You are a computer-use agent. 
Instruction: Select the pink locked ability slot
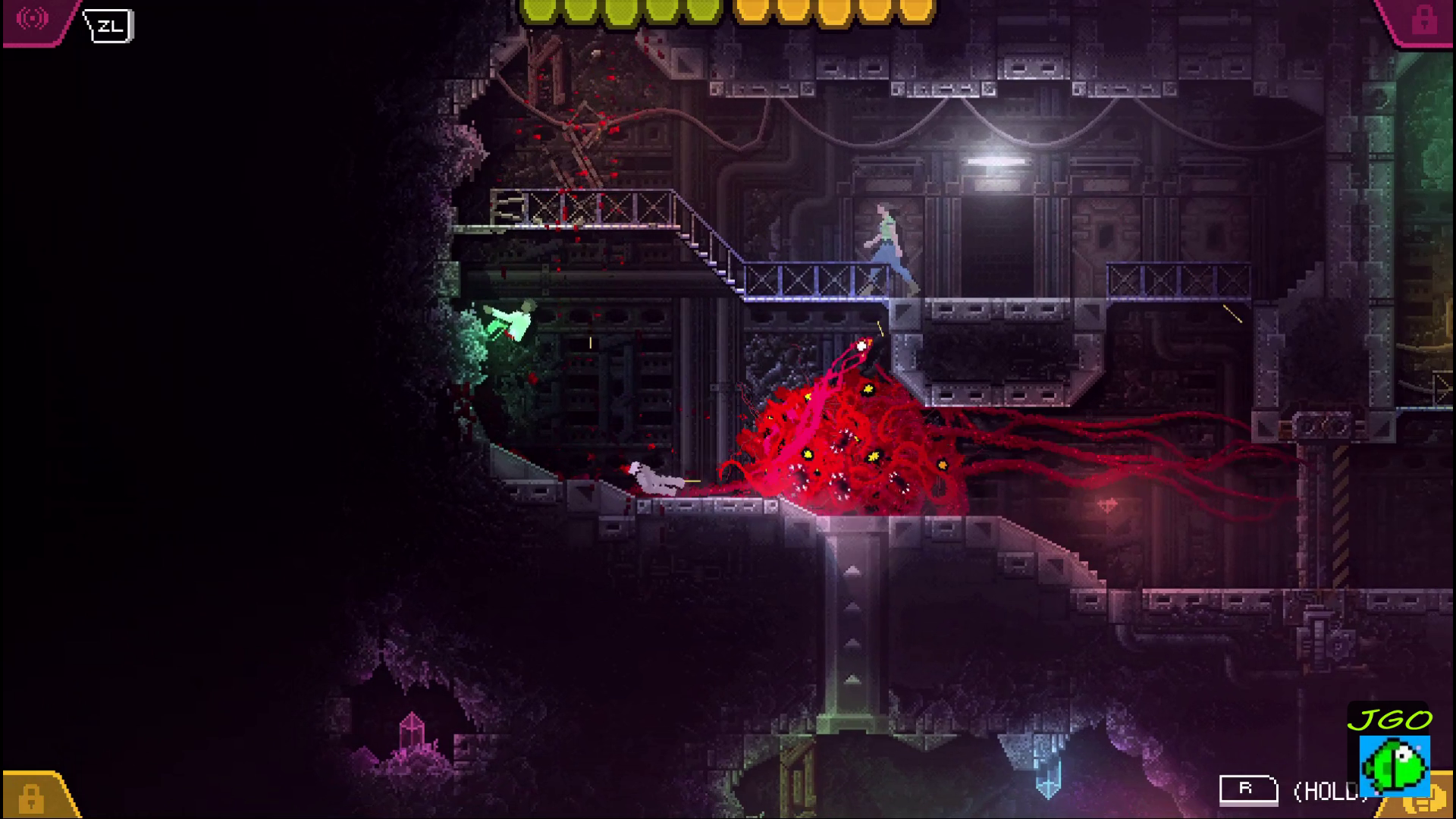(1423, 20)
